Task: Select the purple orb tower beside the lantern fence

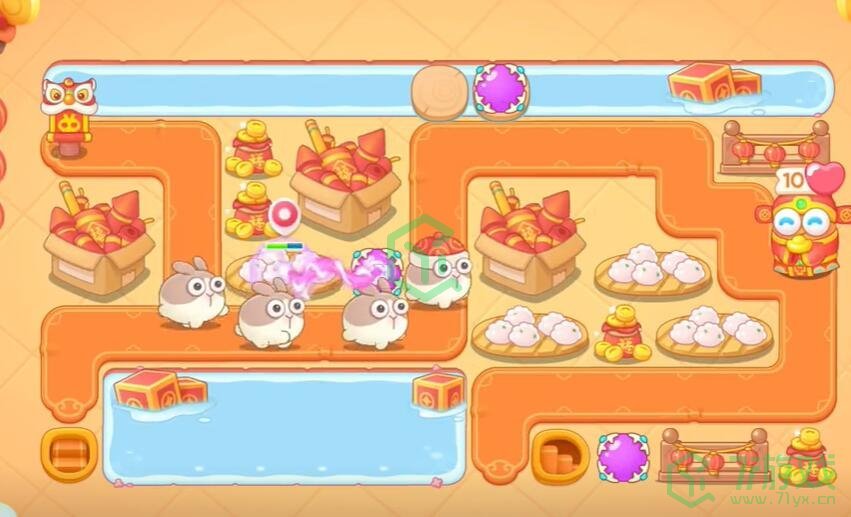Action: 622,457
